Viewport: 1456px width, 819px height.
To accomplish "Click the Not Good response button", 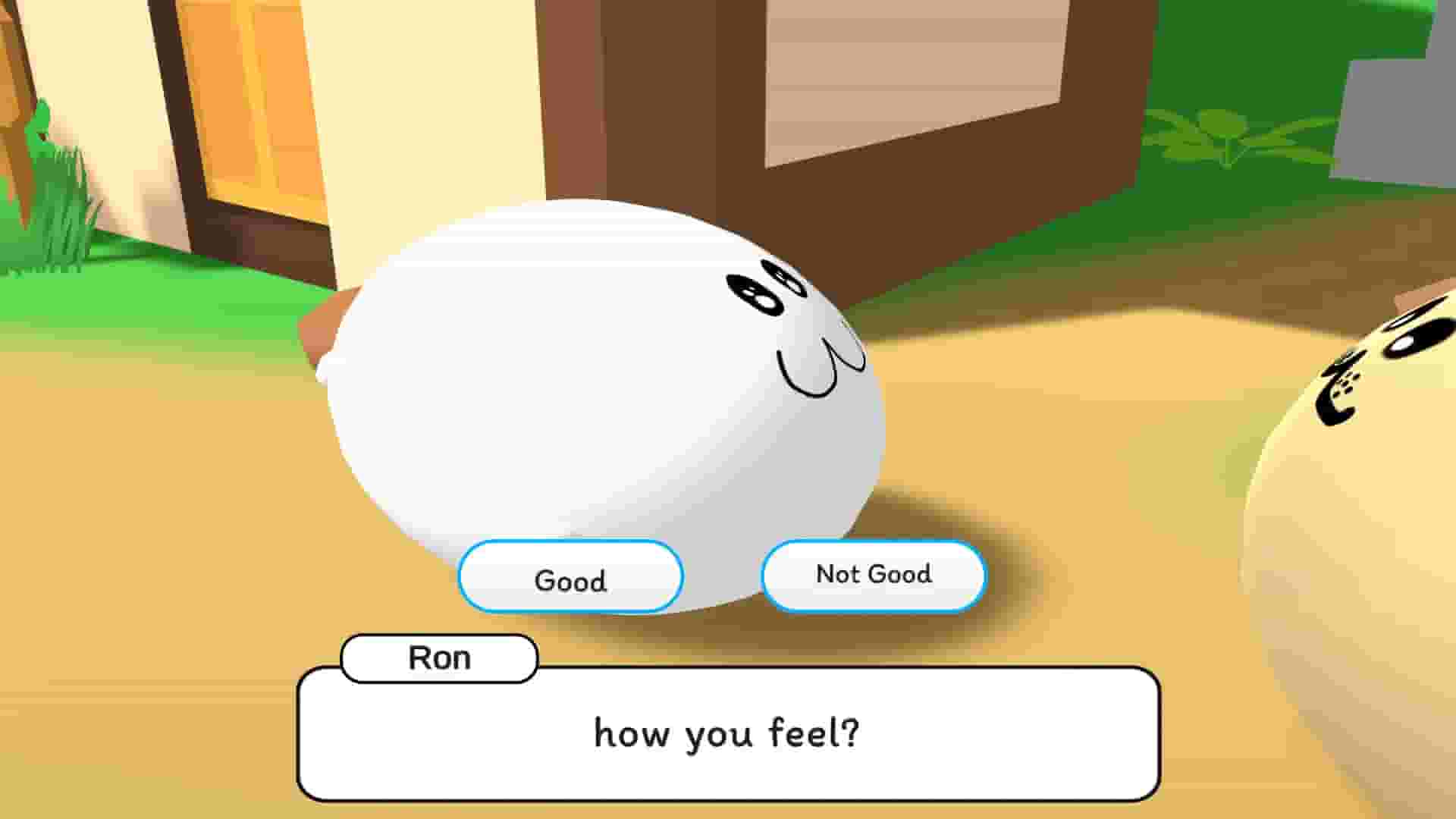I will click(x=873, y=575).
